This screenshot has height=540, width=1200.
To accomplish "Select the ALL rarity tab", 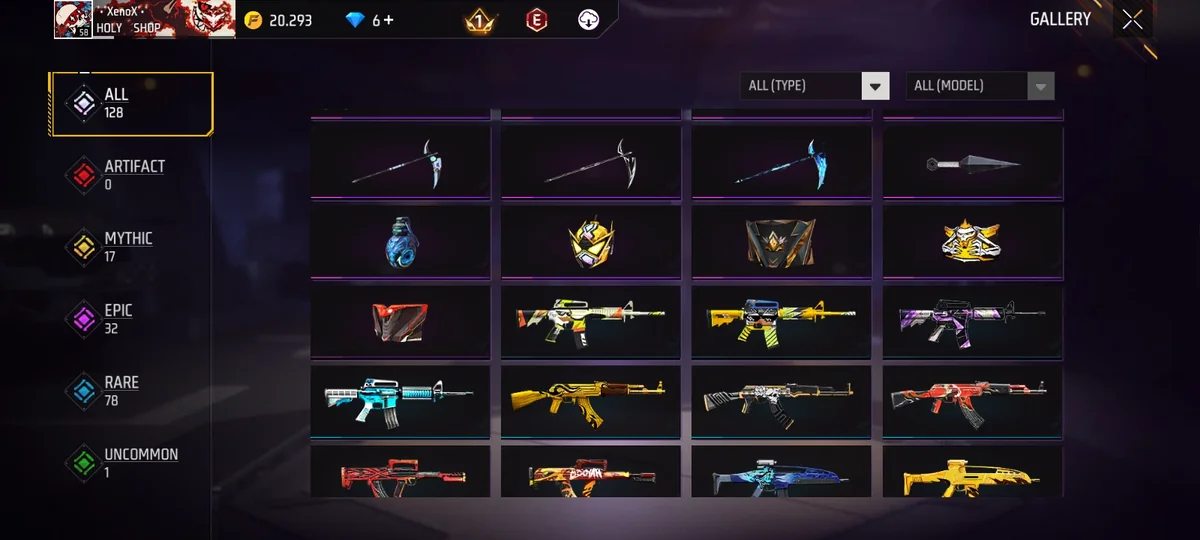I will [132, 104].
